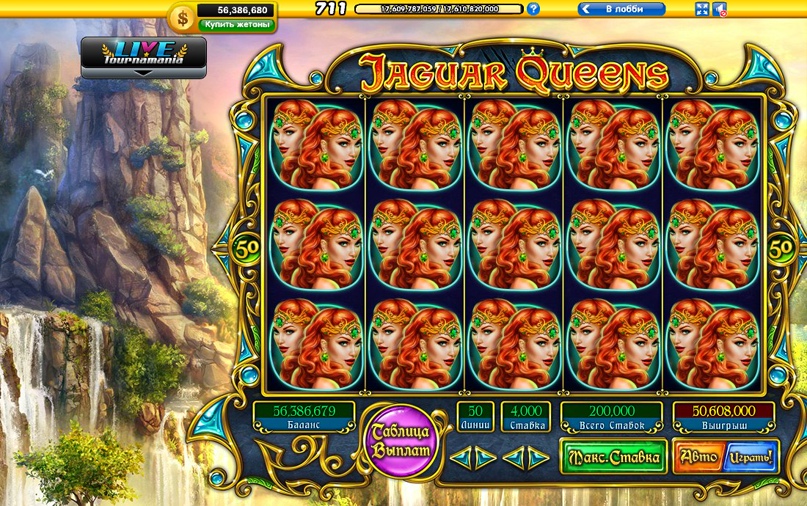The height and width of the screenshot is (506, 807).
Task: Toggle the sound speaker icon
Action: click(720, 9)
